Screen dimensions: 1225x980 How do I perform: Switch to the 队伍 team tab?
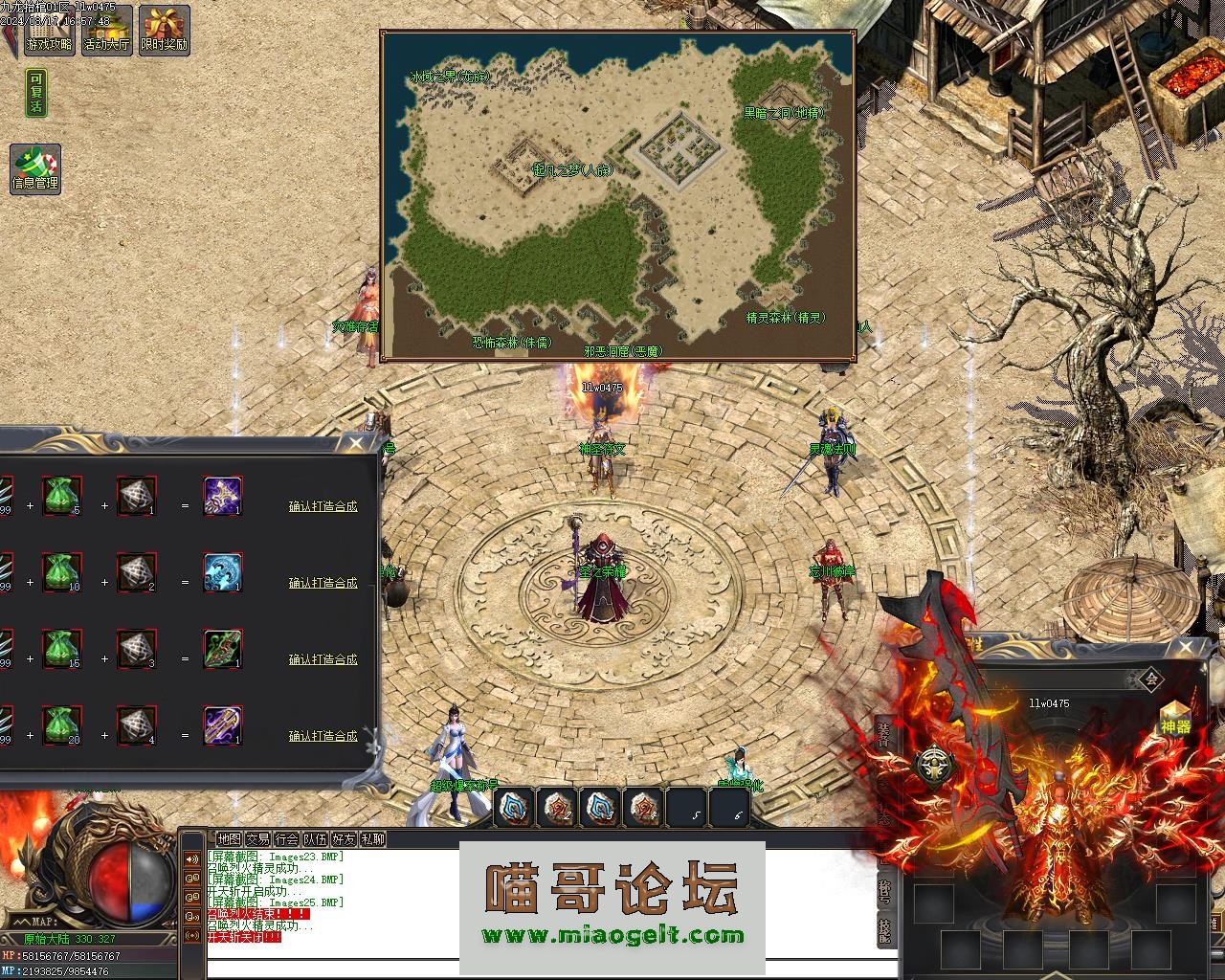pos(315,839)
